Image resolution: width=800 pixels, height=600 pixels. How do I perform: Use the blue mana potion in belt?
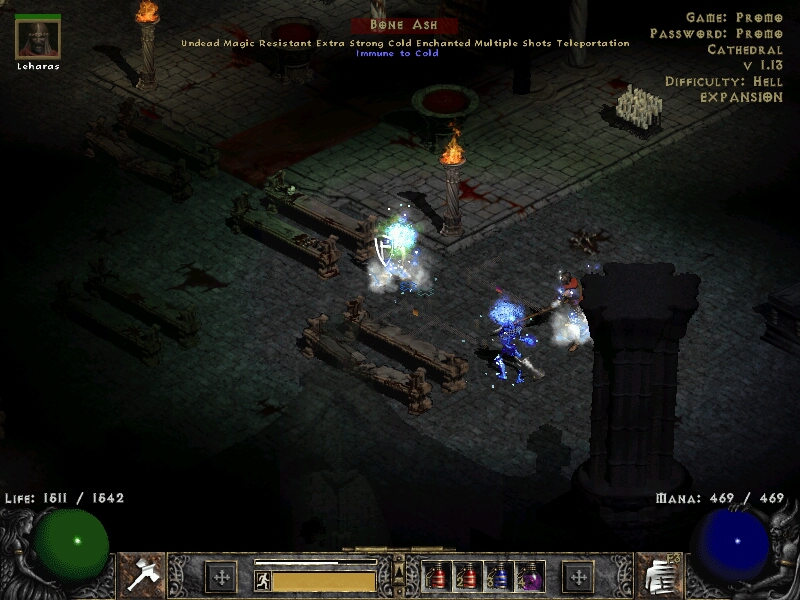(x=499, y=576)
